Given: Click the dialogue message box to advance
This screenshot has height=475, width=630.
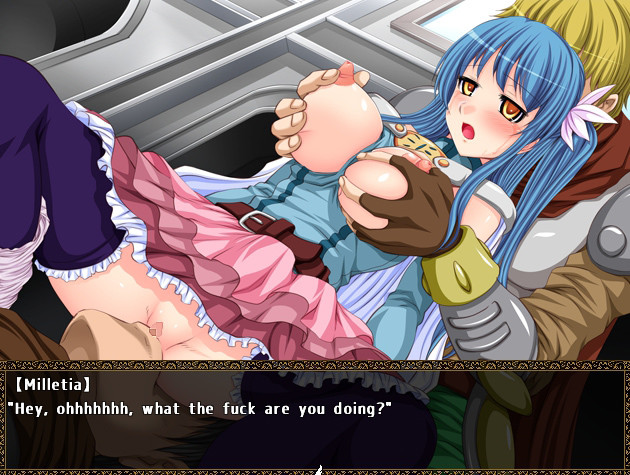Looking at the screenshot, I should click(315, 417).
